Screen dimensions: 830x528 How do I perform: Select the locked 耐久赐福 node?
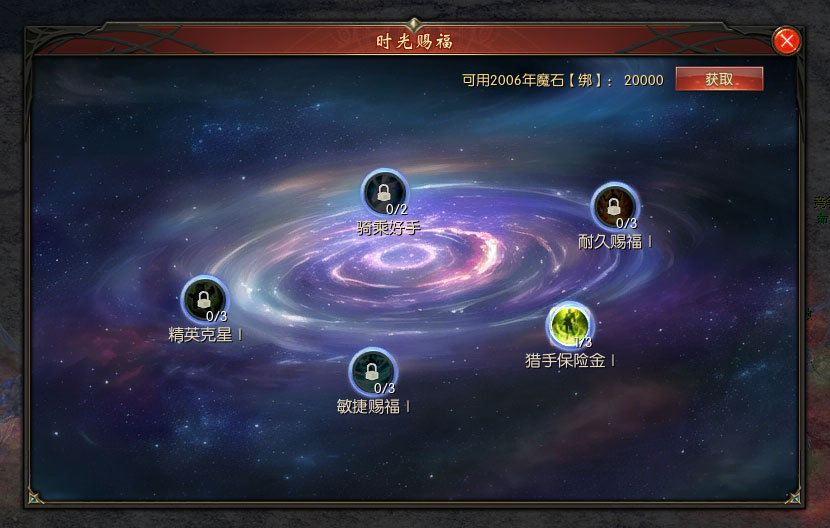point(614,206)
